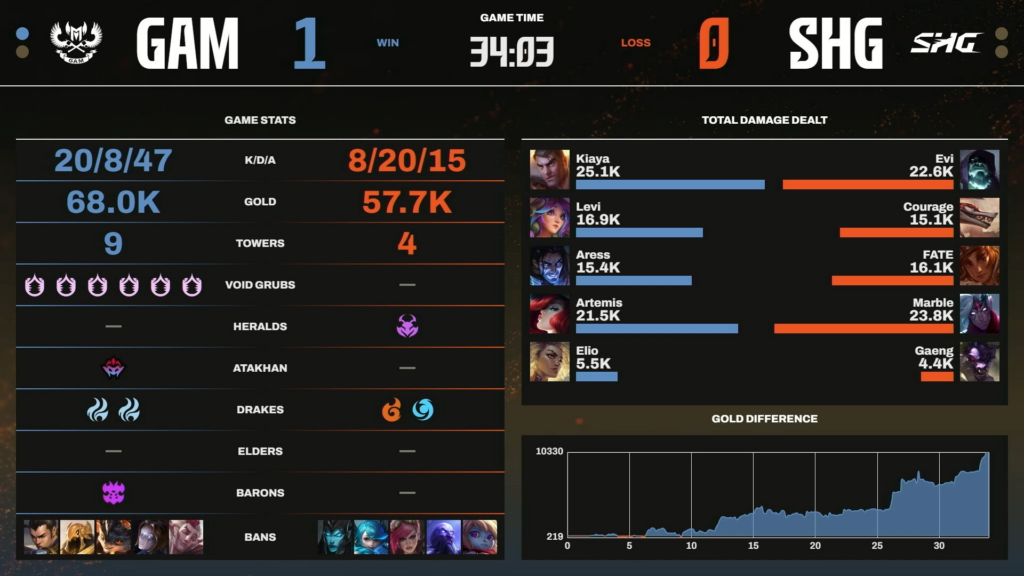1024x576 pixels.
Task: Click Marble's champion portrait
Action: click(979, 314)
